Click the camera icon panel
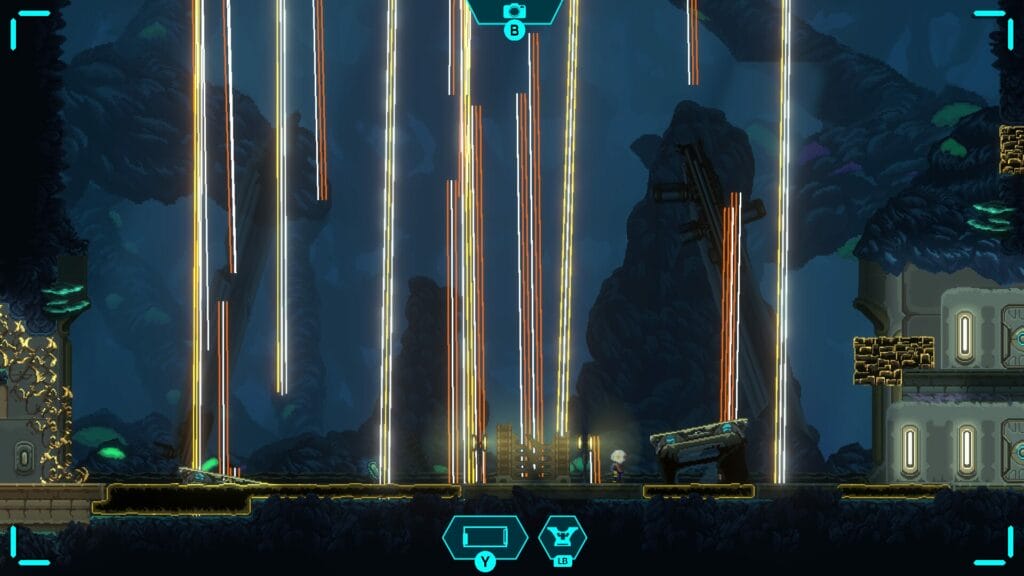Screen dimensions: 1024x576 tap(514, 11)
